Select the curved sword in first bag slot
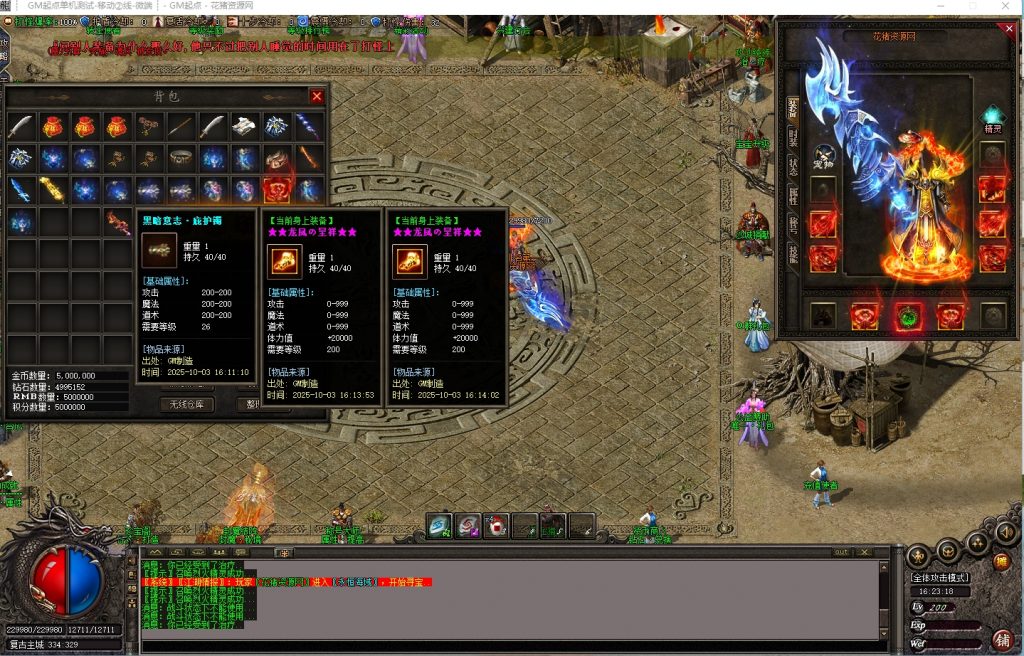The height and width of the screenshot is (656, 1024). click(21, 126)
